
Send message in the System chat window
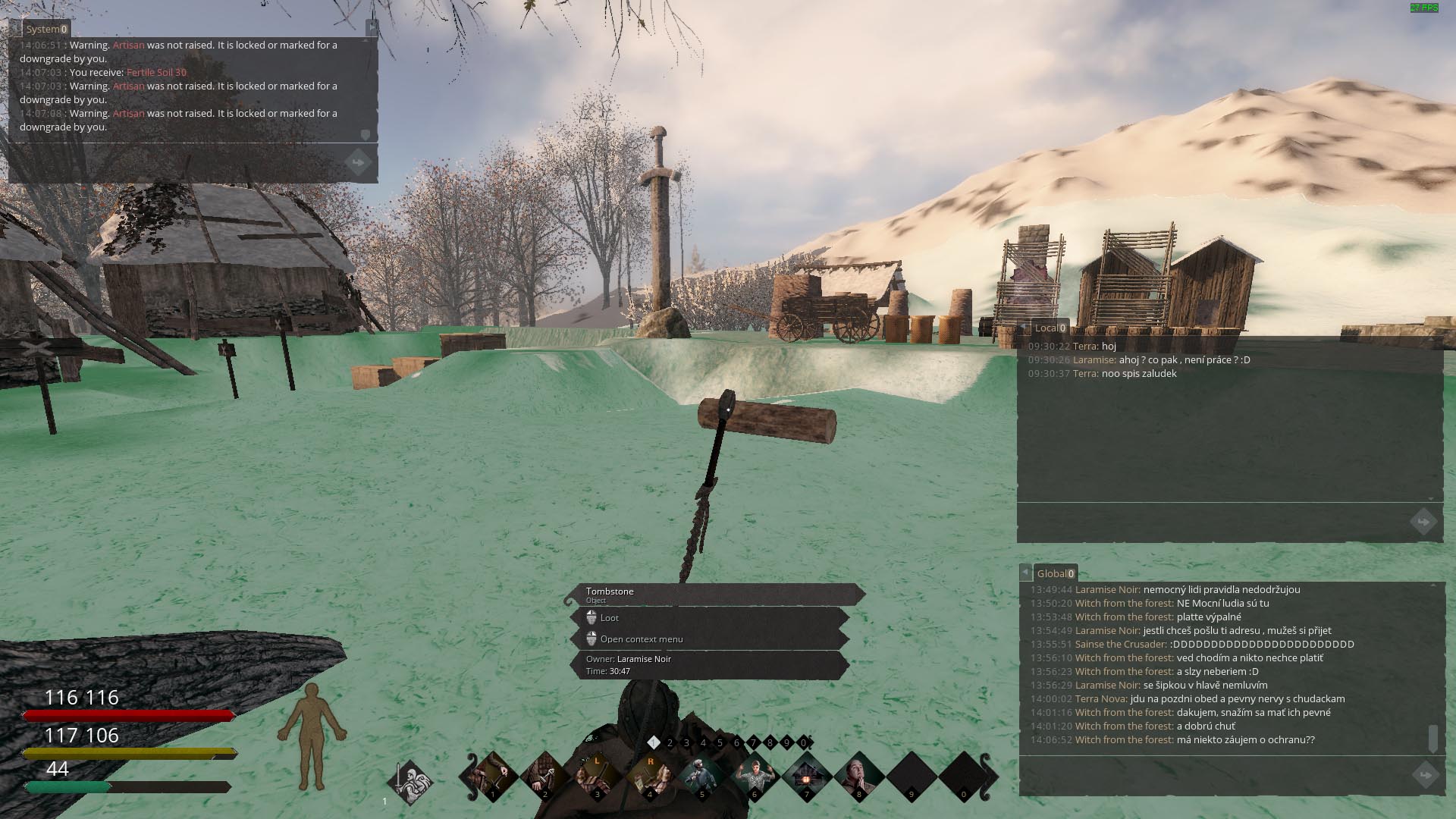click(358, 162)
